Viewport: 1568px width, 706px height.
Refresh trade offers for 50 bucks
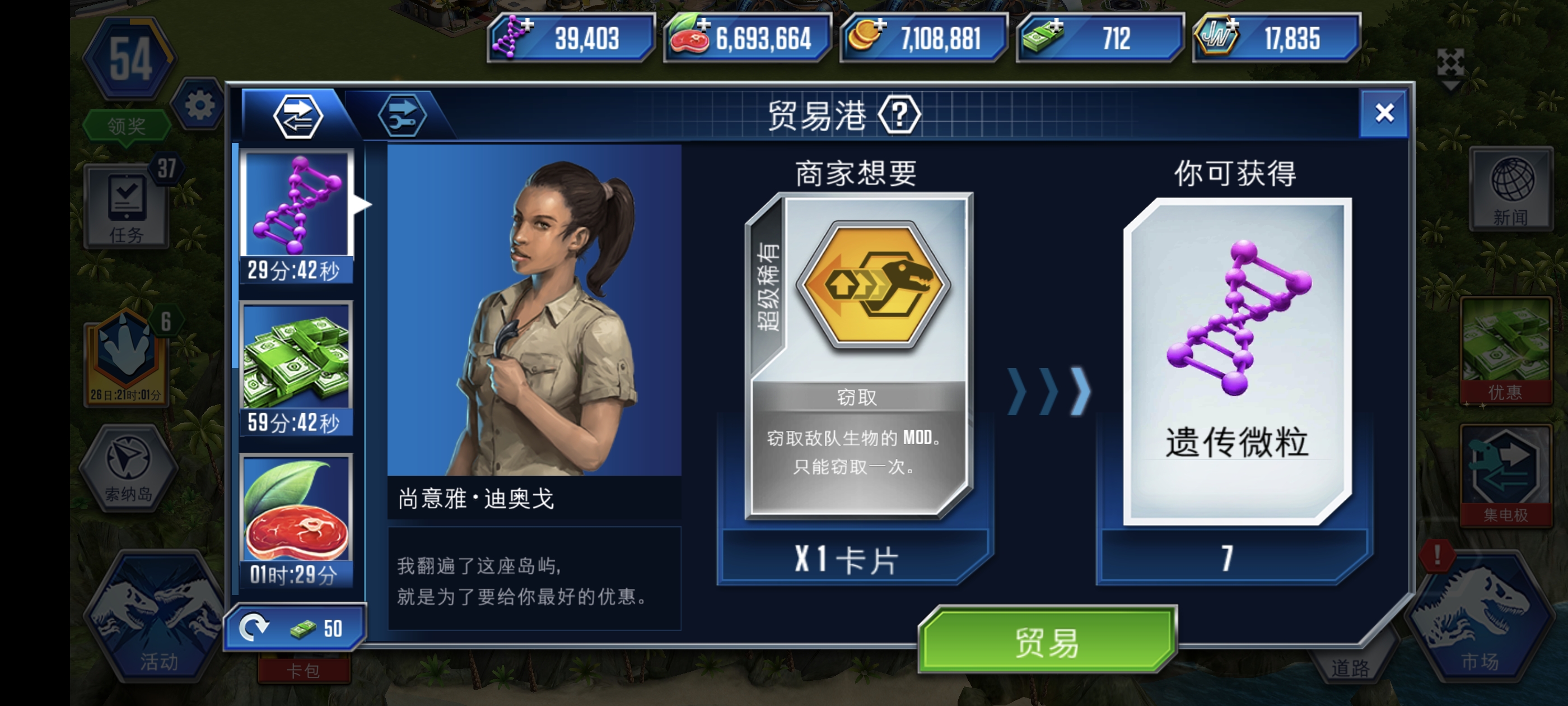(296, 626)
